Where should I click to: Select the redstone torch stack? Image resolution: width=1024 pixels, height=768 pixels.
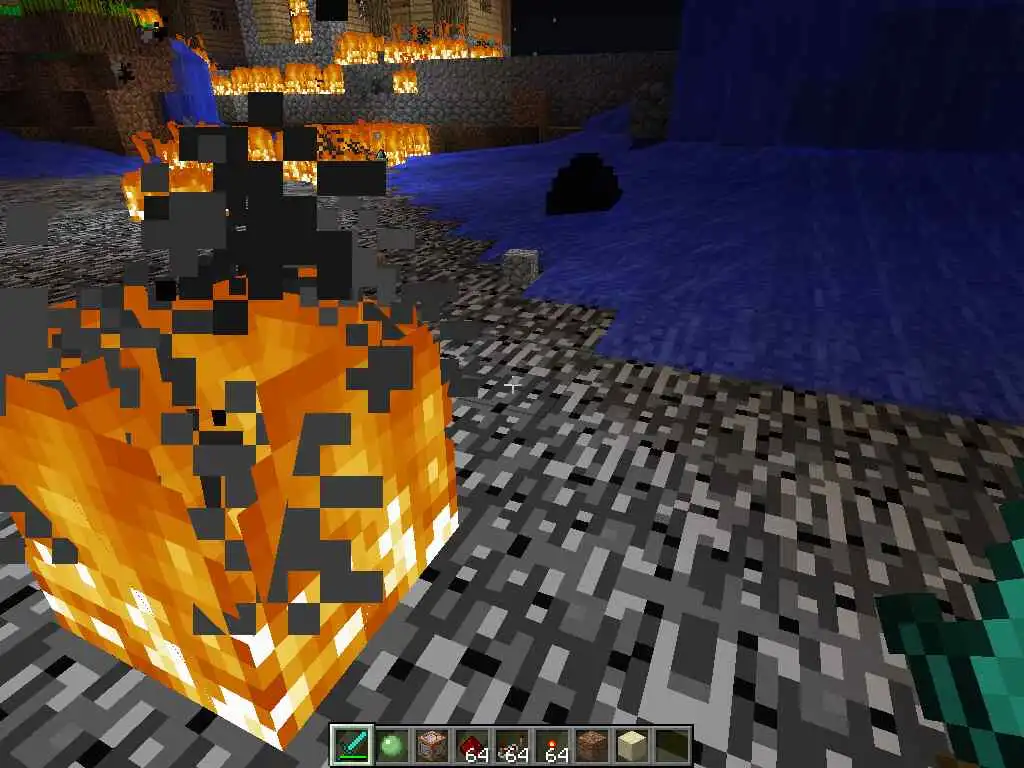(x=551, y=745)
